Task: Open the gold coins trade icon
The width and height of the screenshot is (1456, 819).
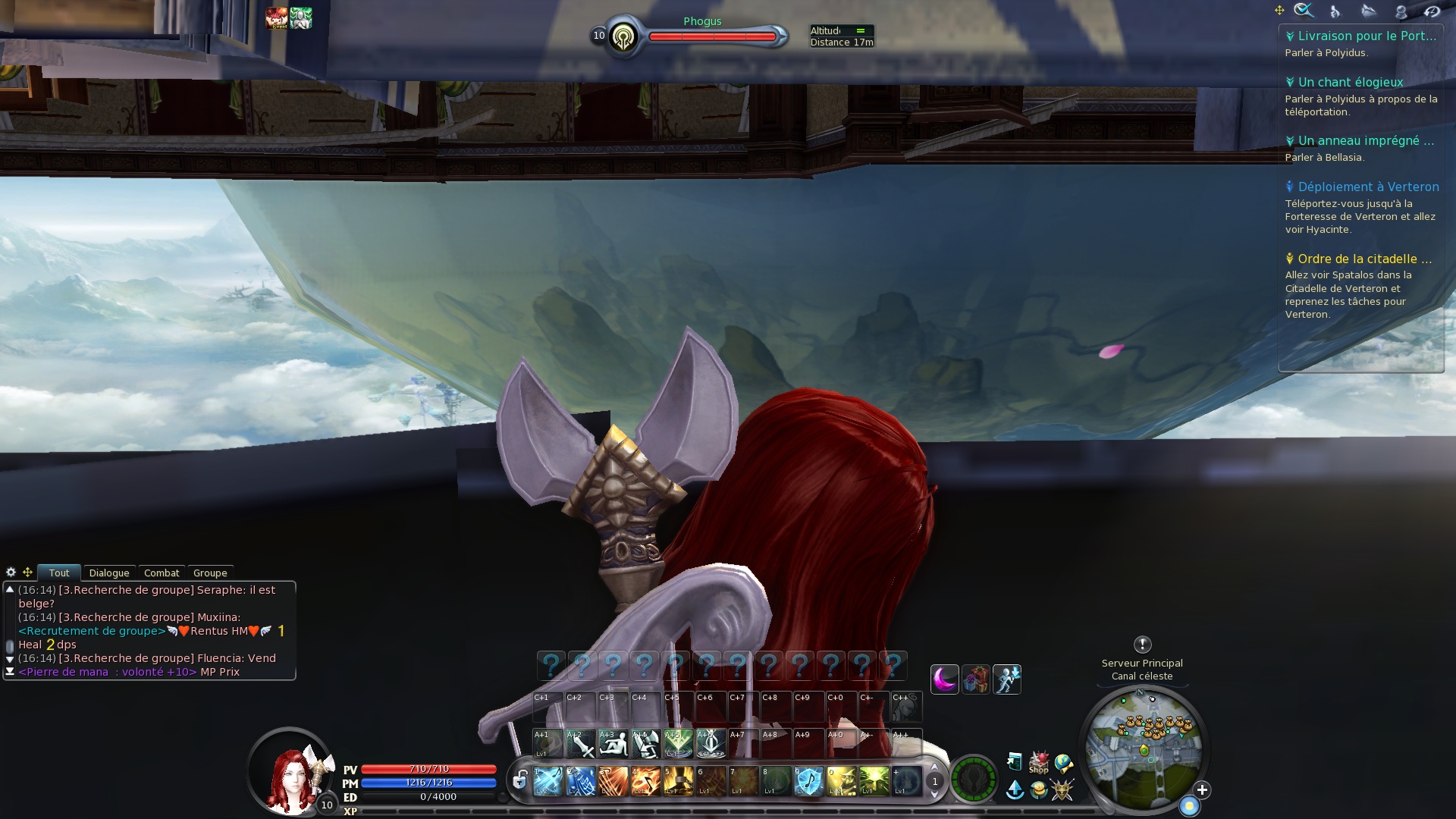Action: (1038, 790)
